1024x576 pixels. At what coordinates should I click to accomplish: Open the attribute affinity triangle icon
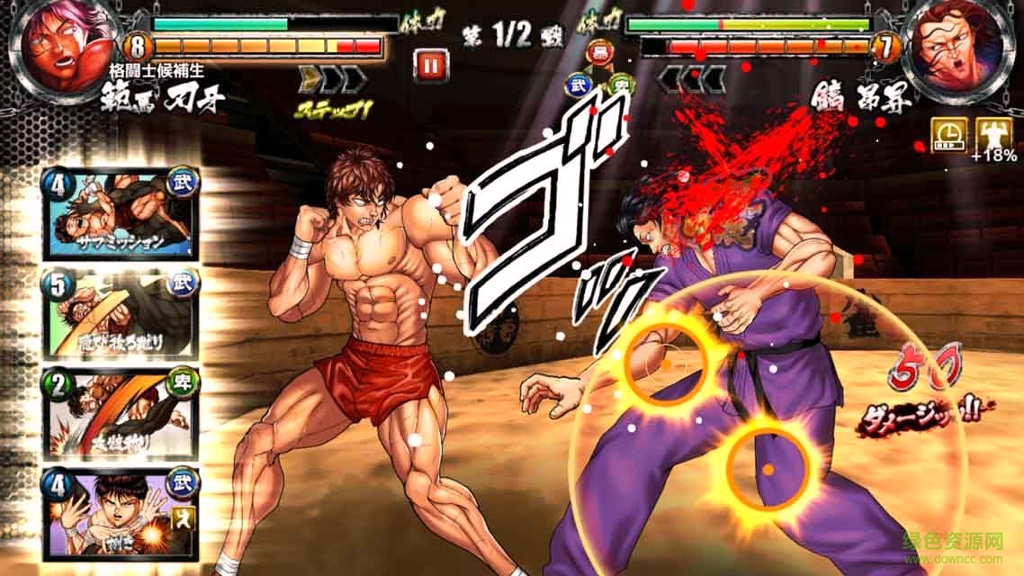pos(600,70)
